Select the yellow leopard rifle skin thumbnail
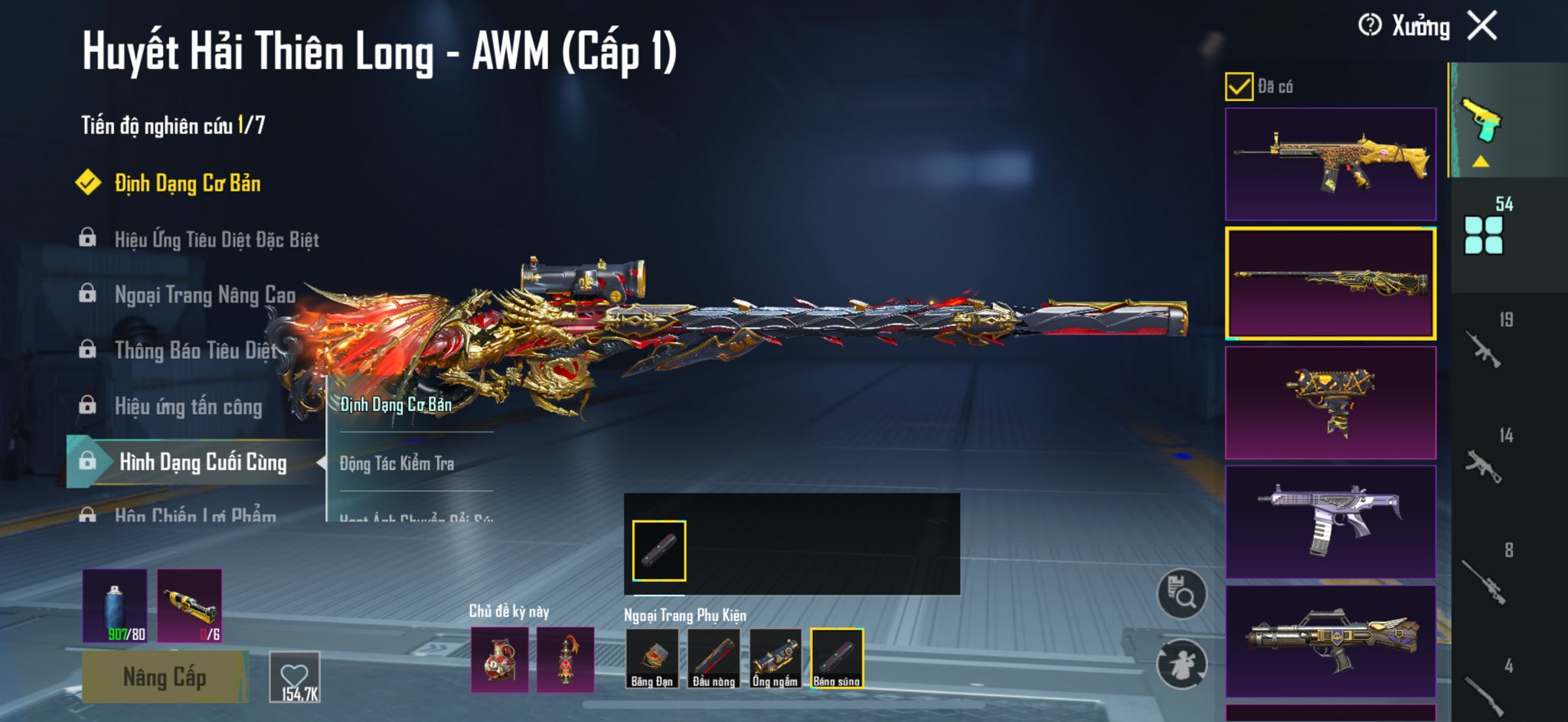This screenshot has height=722, width=1568. (1330, 164)
